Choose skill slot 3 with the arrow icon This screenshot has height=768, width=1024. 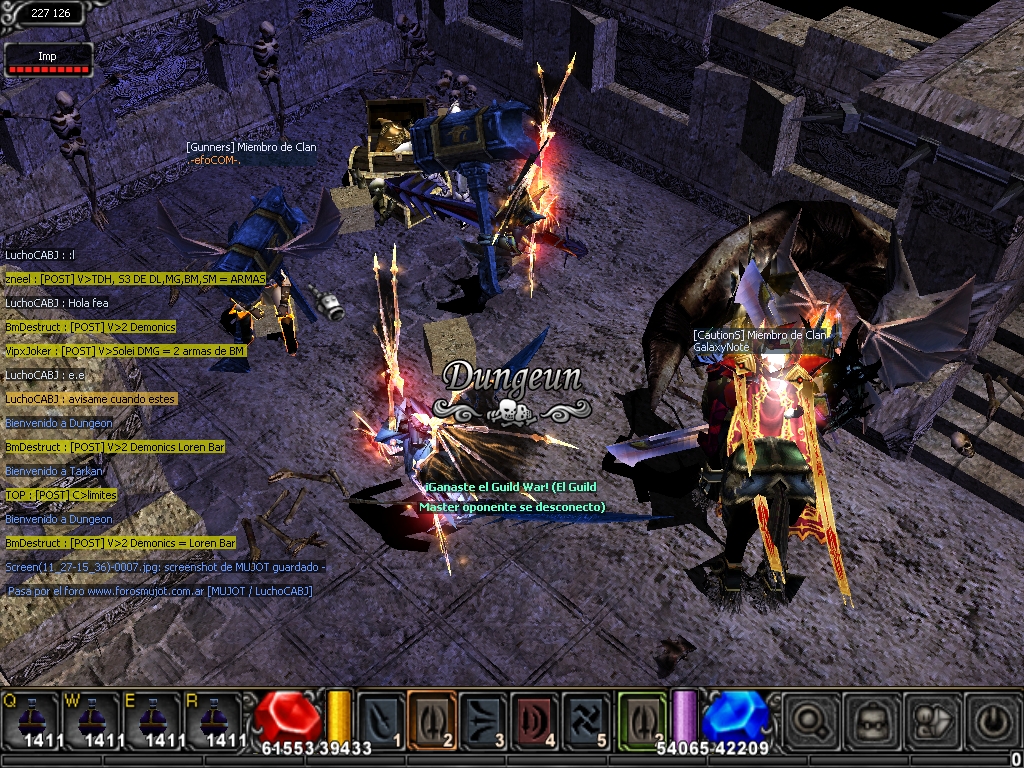pyautogui.click(x=484, y=718)
